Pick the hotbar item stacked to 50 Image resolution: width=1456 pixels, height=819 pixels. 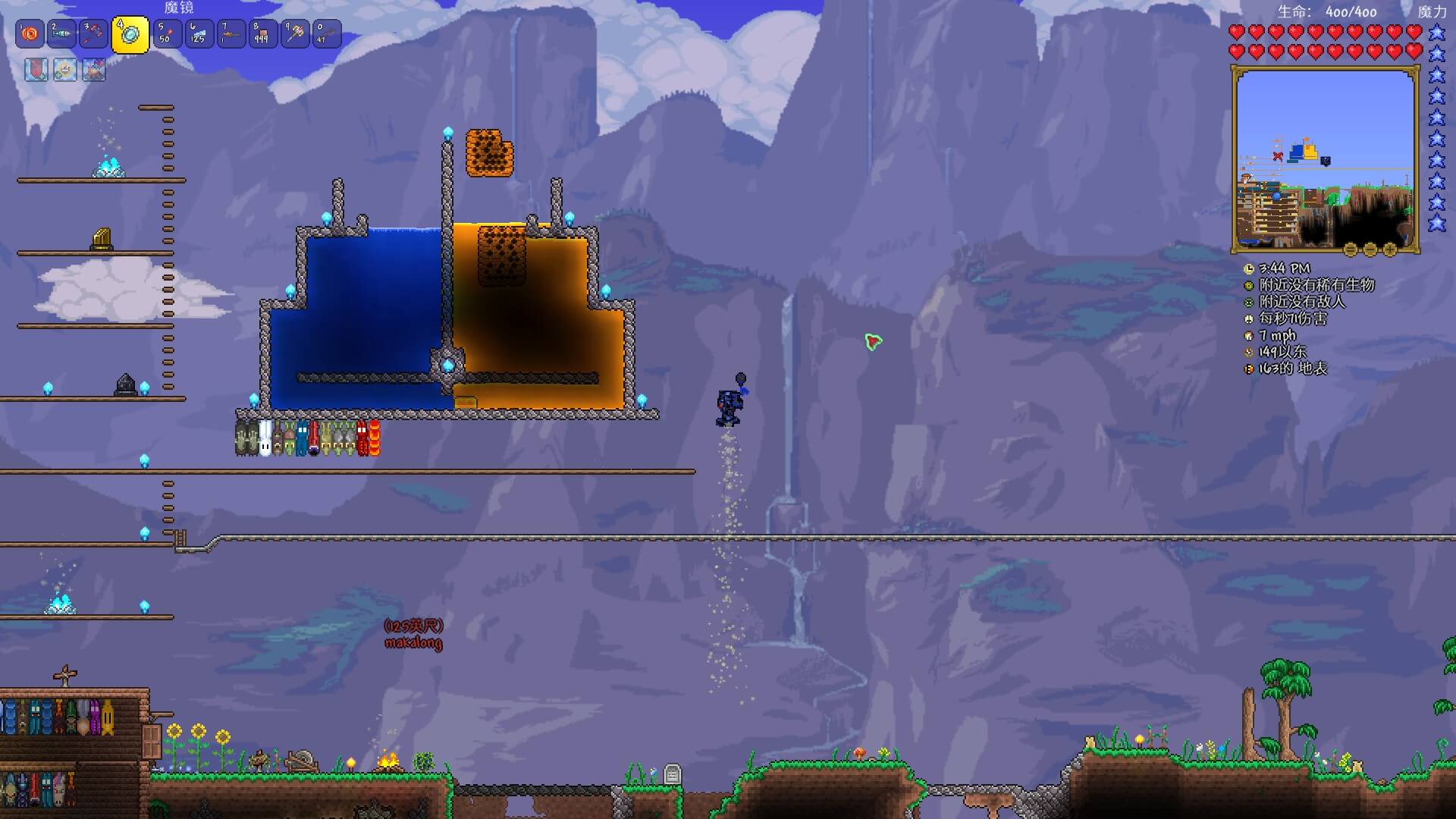pos(167,34)
